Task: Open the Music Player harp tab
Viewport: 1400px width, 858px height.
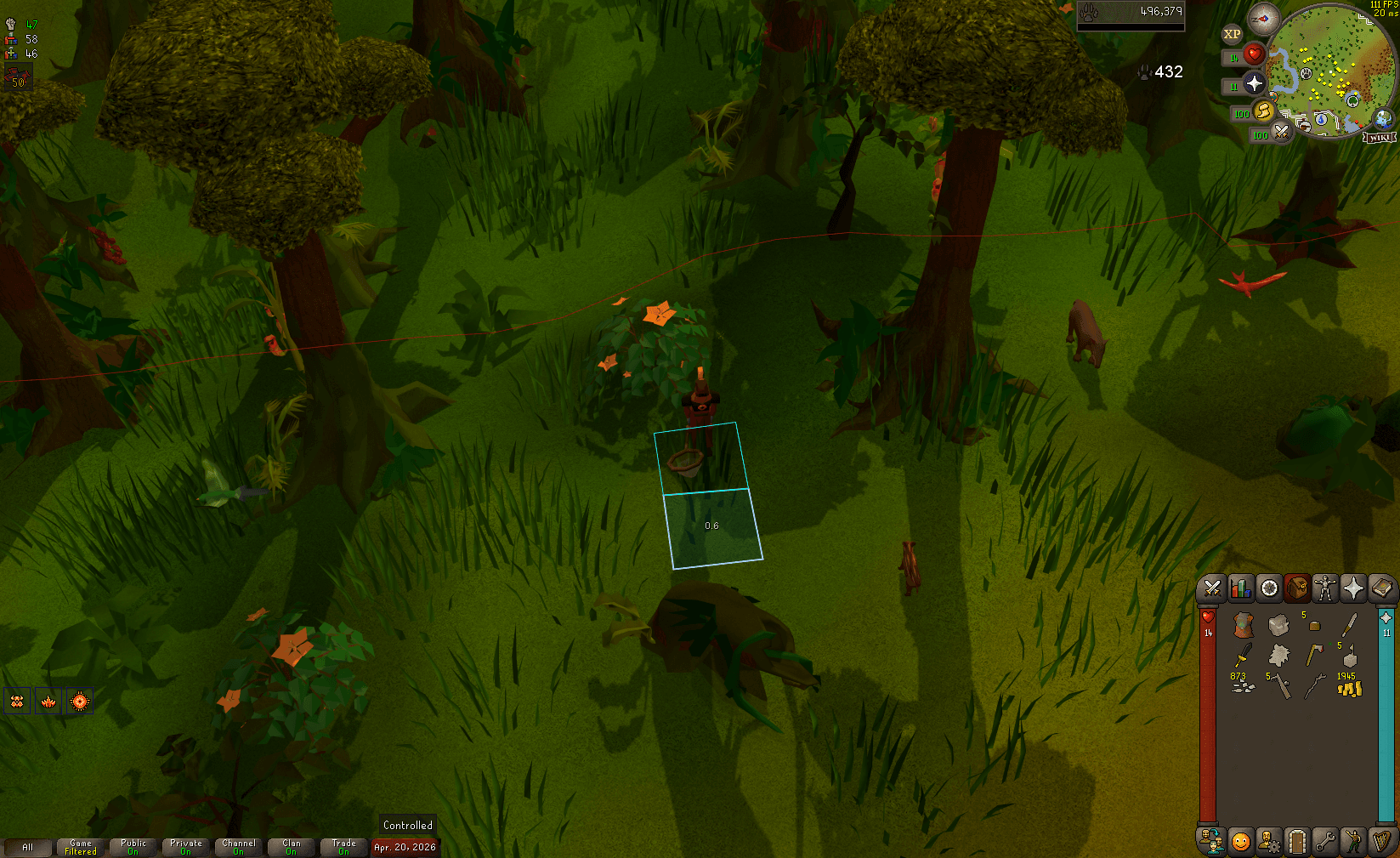Action: coord(1381,840)
